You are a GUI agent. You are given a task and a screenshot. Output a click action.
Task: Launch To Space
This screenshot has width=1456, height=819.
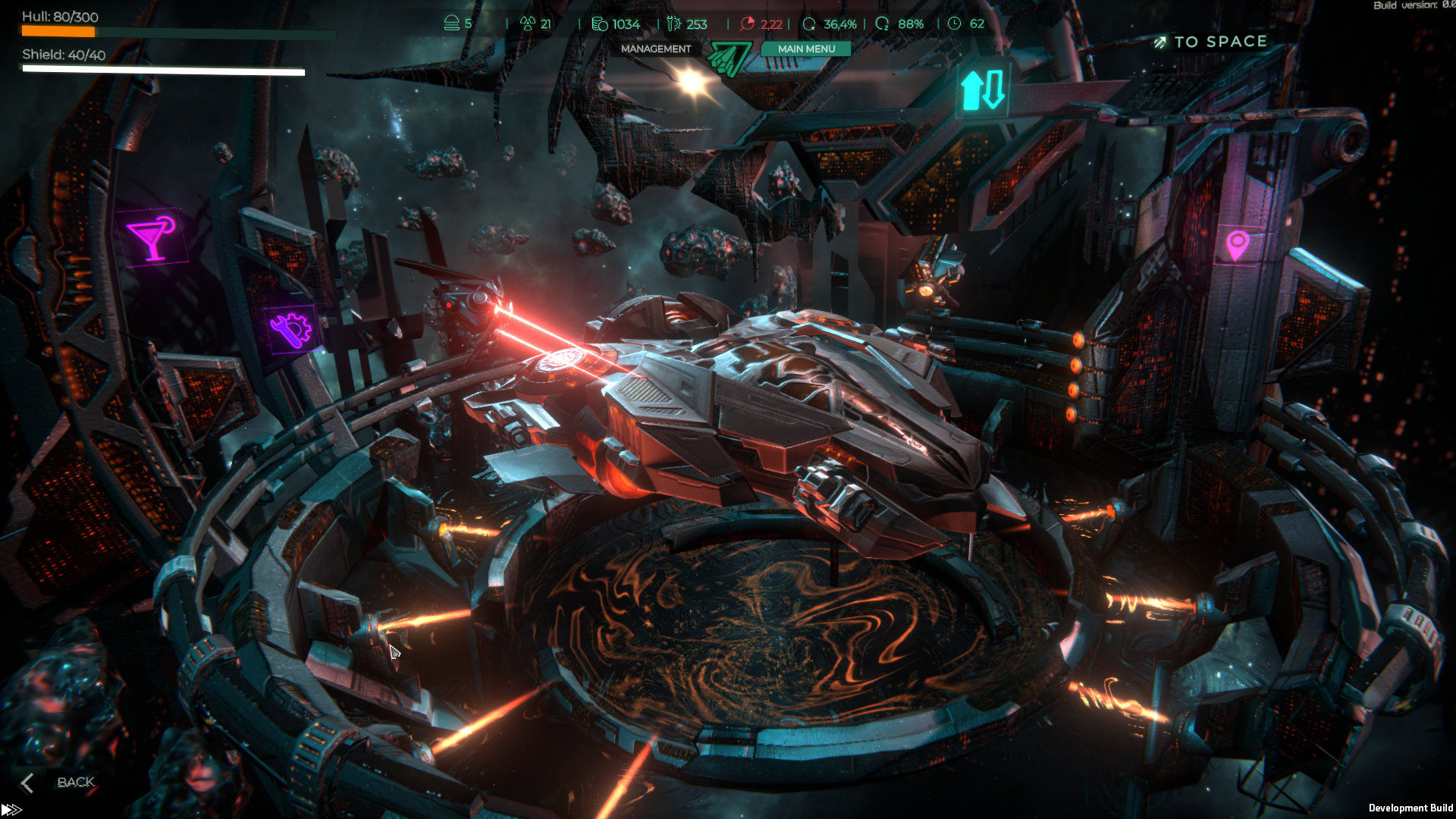pyautogui.click(x=1211, y=42)
